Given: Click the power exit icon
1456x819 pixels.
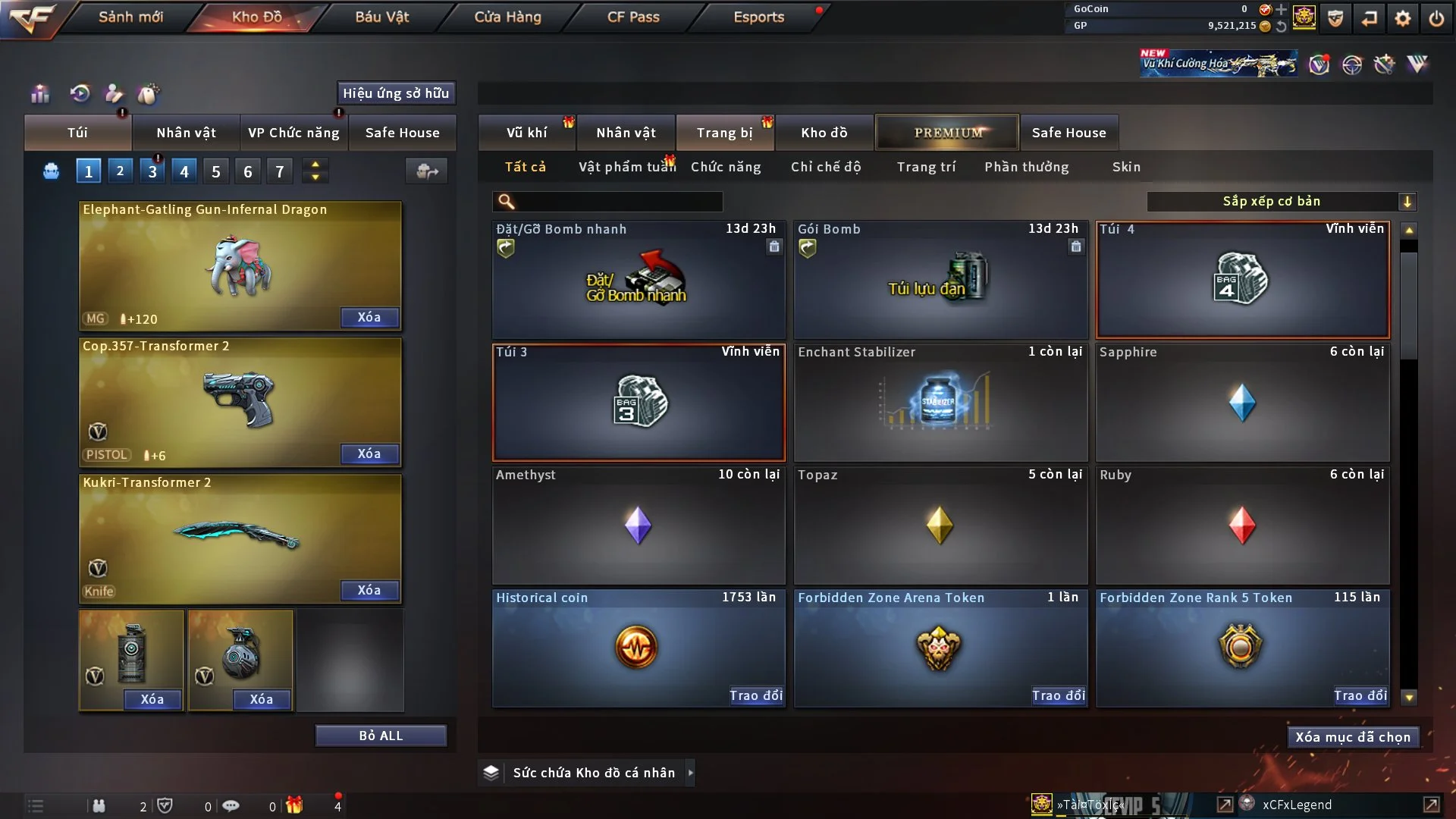Looking at the screenshot, I should (1436, 18).
